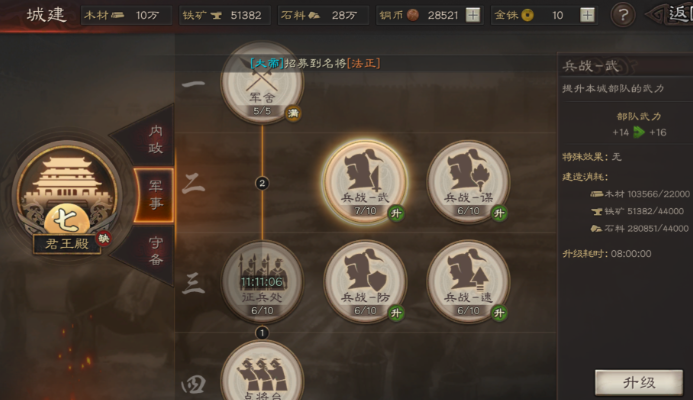
Task: Open the 点将台 building node
Action: pyautogui.click(x=262, y=375)
